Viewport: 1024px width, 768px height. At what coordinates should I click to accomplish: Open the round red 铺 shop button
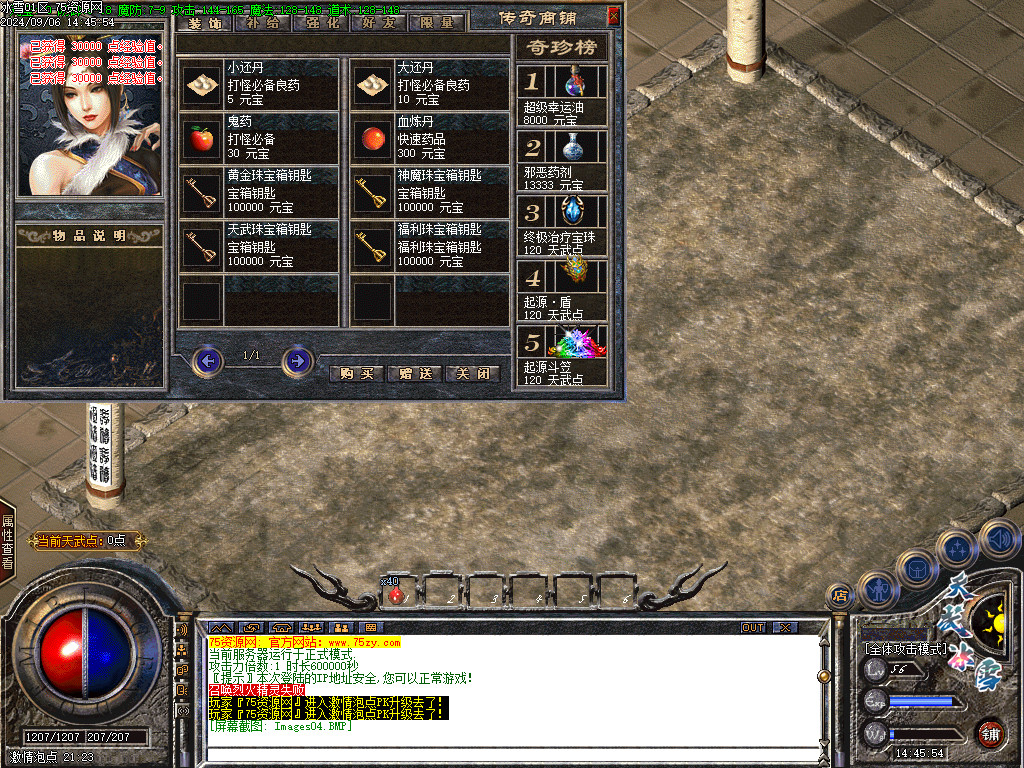coord(990,735)
